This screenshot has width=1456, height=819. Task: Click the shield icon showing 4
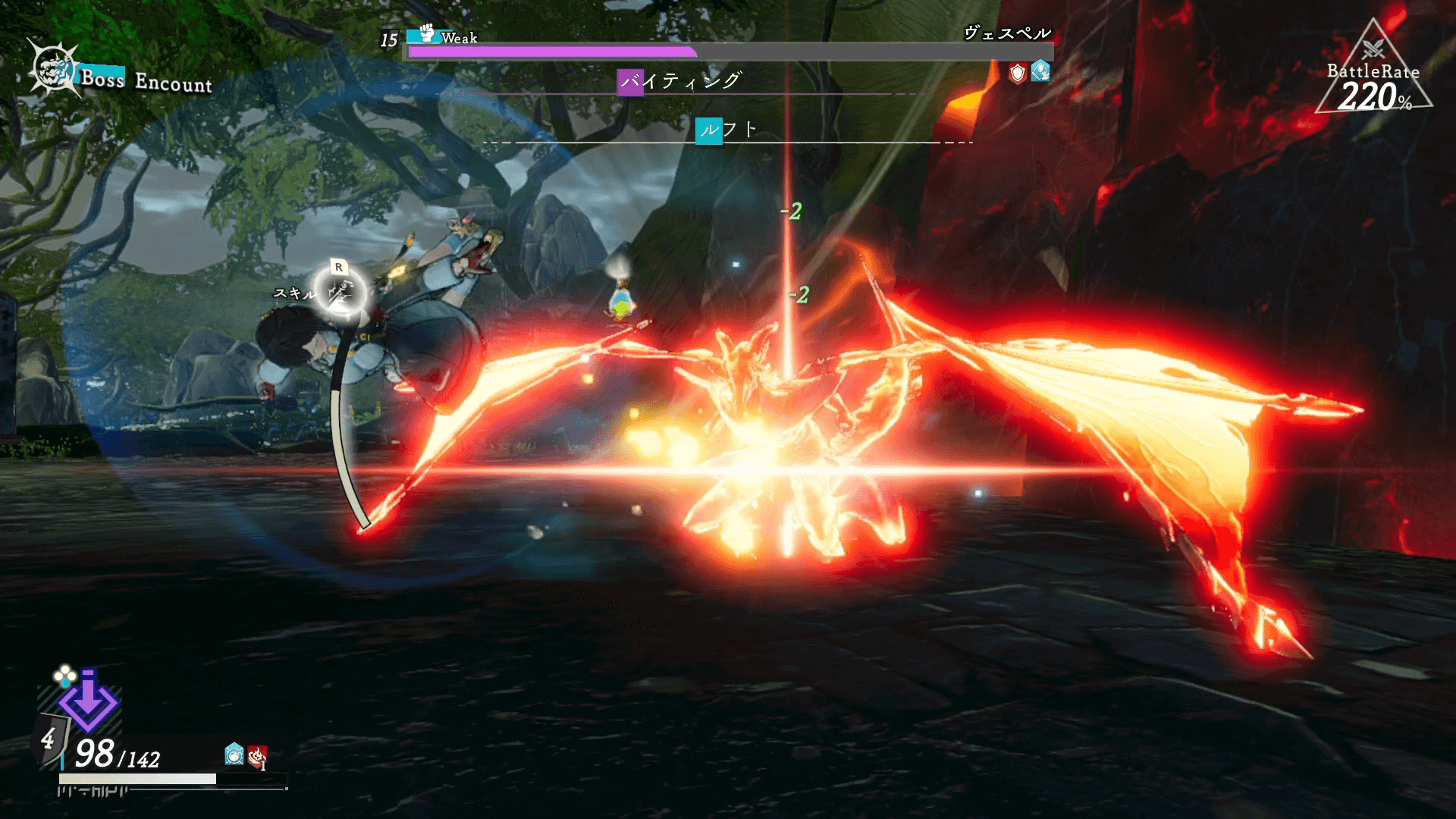pos(49,738)
